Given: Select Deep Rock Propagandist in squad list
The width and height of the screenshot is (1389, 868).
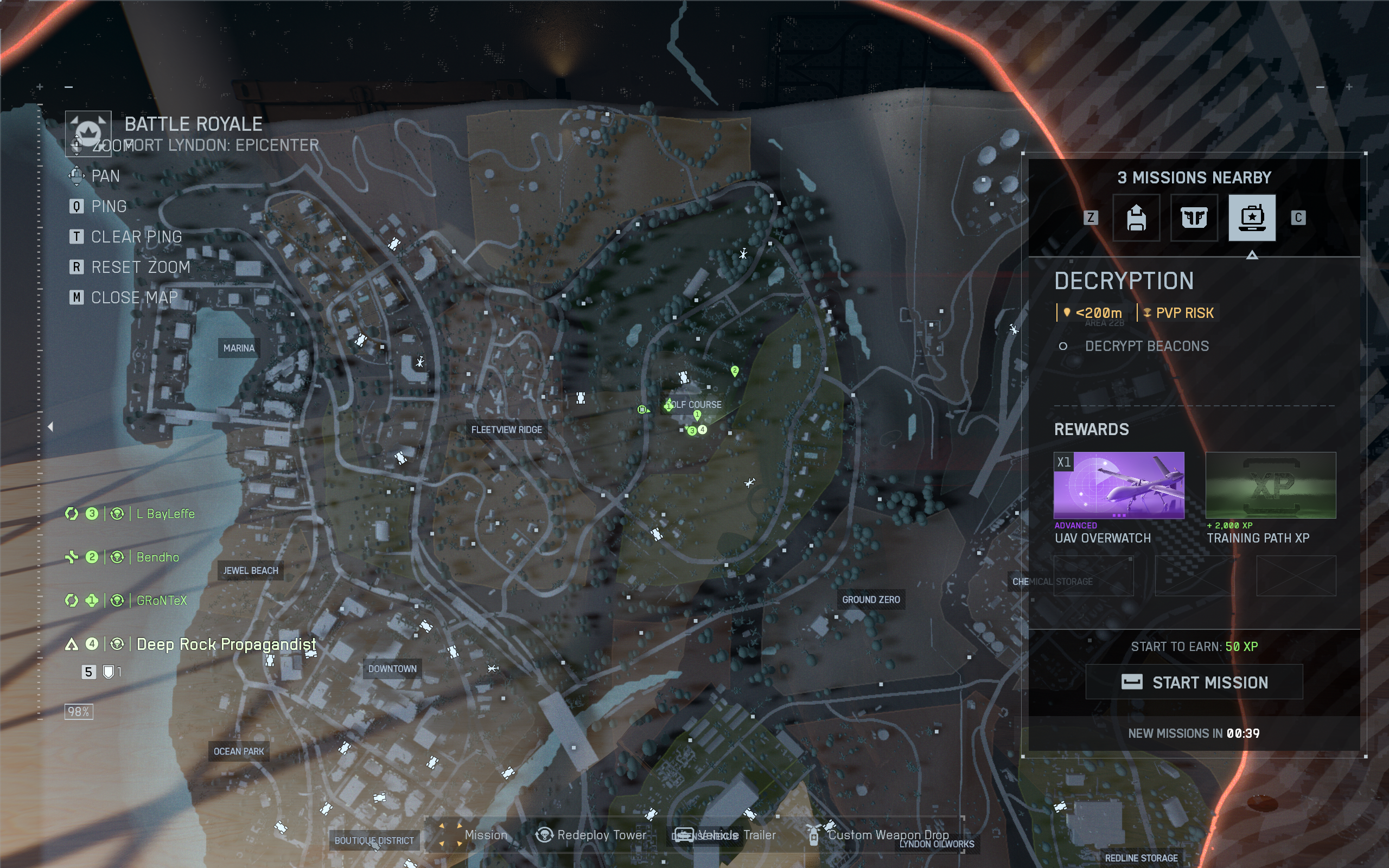Looking at the screenshot, I should [x=226, y=644].
